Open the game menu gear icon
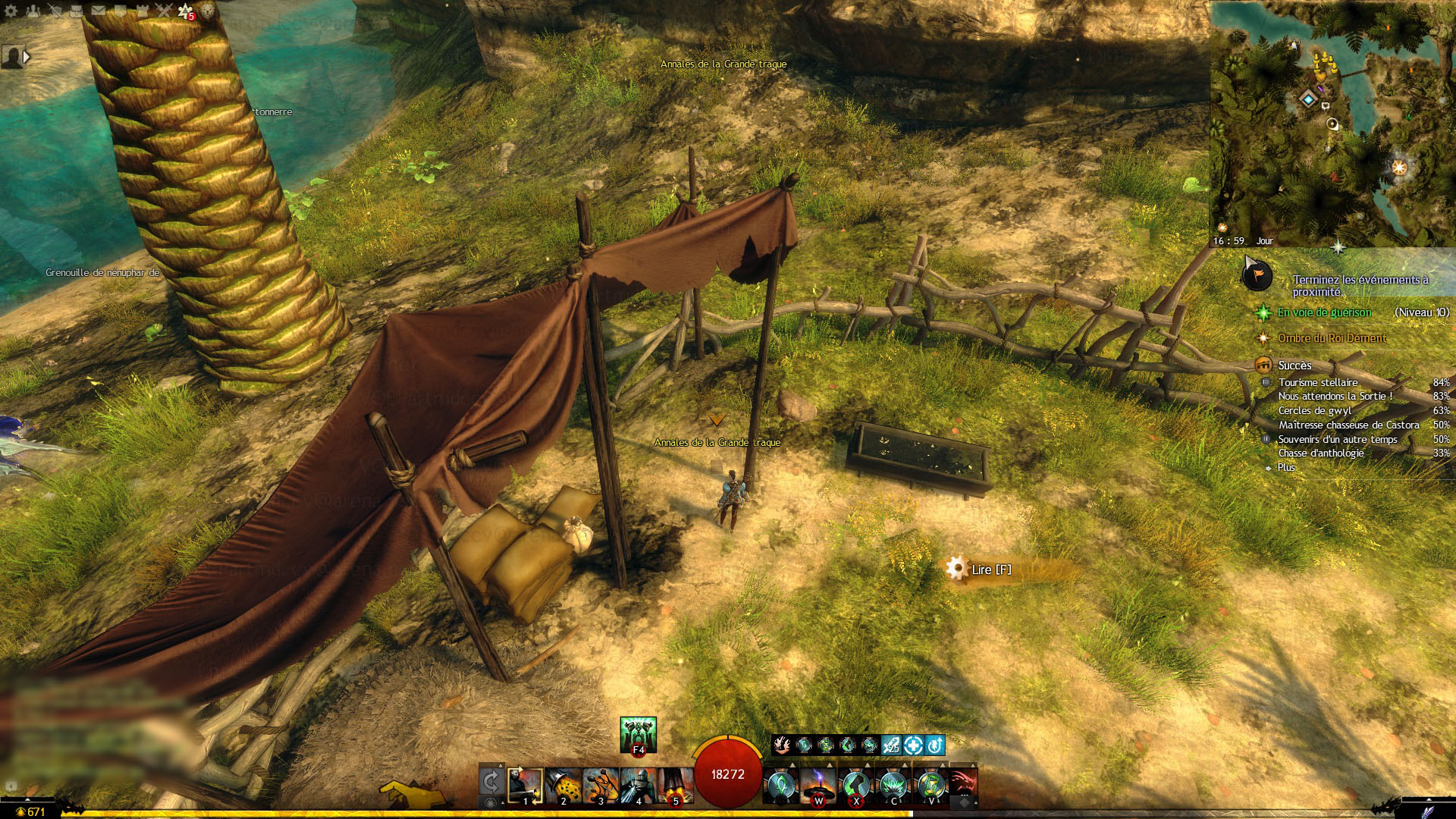 pyautogui.click(x=11, y=11)
